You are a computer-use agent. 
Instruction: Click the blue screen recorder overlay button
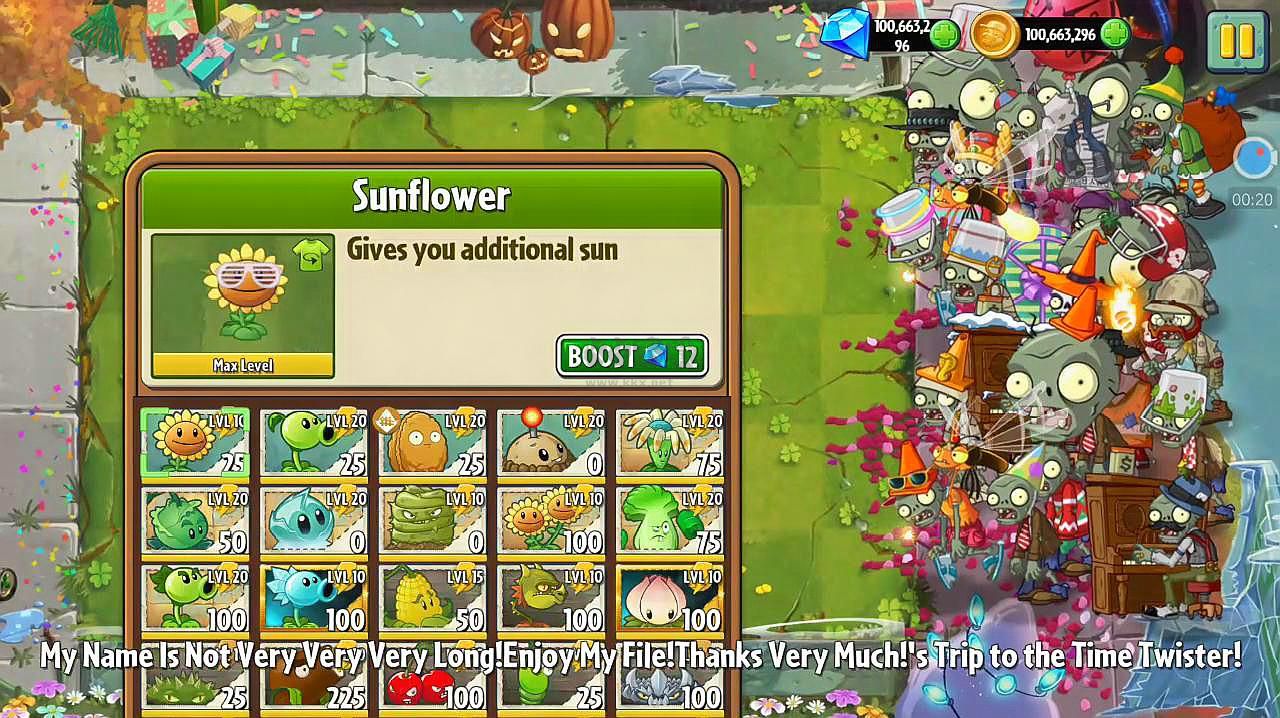pyautogui.click(x=1254, y=157)
